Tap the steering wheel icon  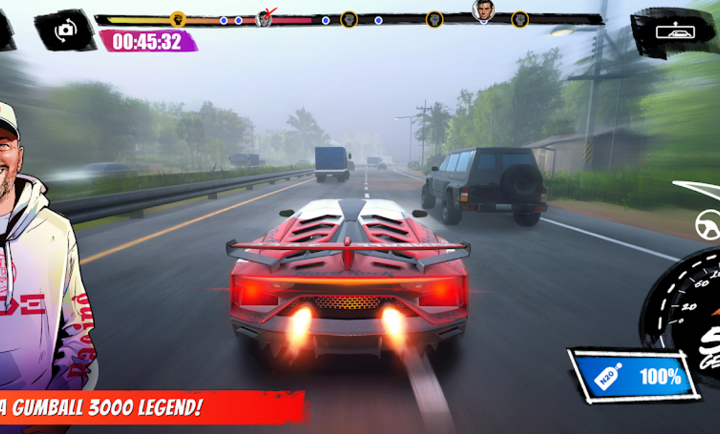(708, 225)
